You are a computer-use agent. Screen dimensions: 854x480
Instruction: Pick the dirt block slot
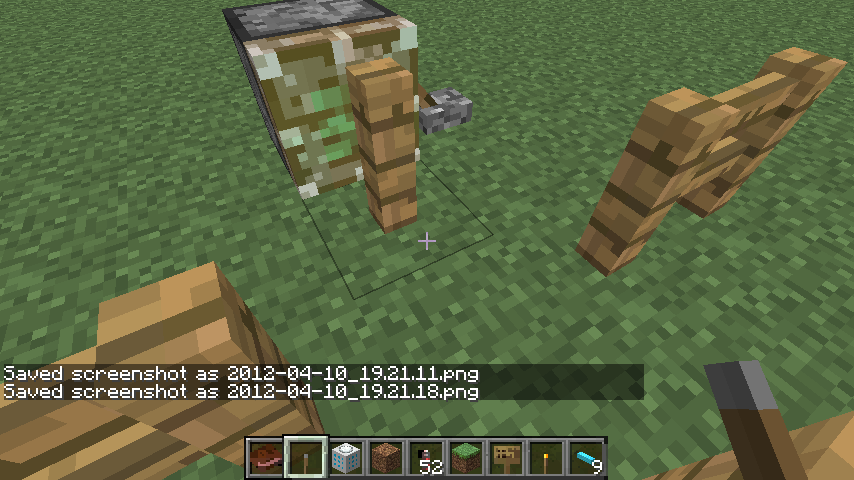(x=386, y=459)
